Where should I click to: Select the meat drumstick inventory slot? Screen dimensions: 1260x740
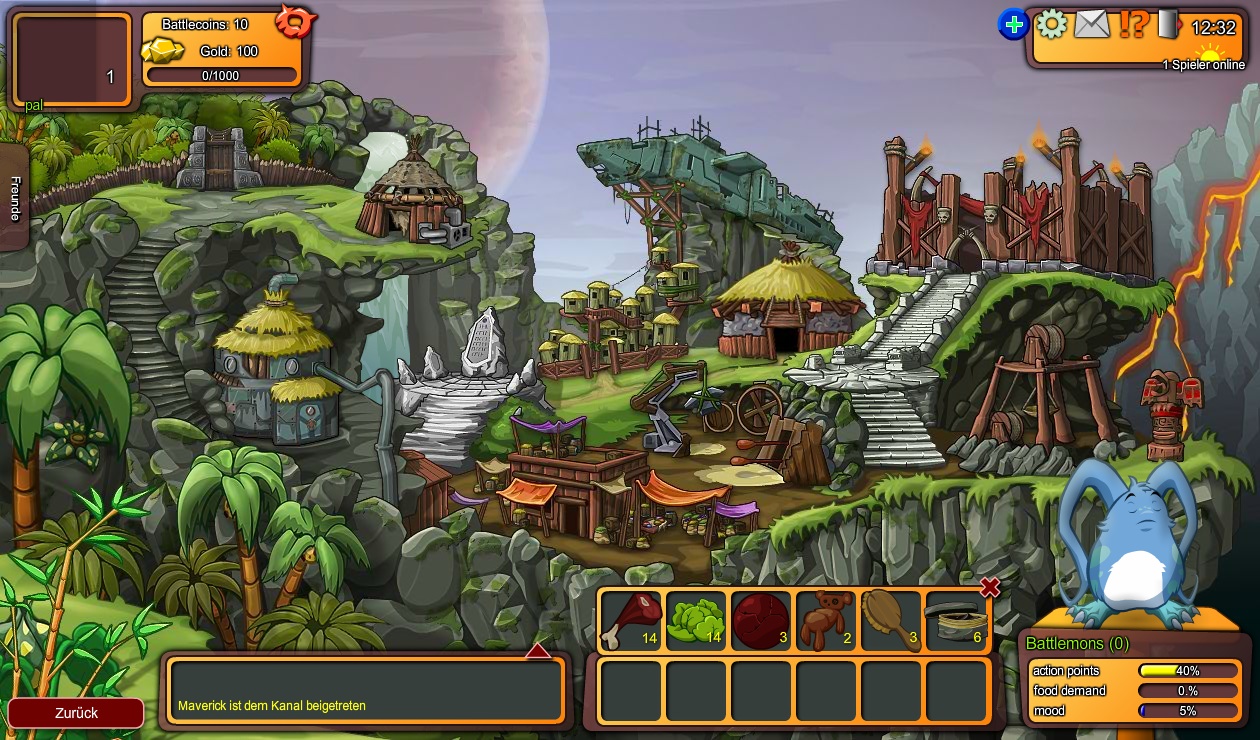tap(630, 621)
